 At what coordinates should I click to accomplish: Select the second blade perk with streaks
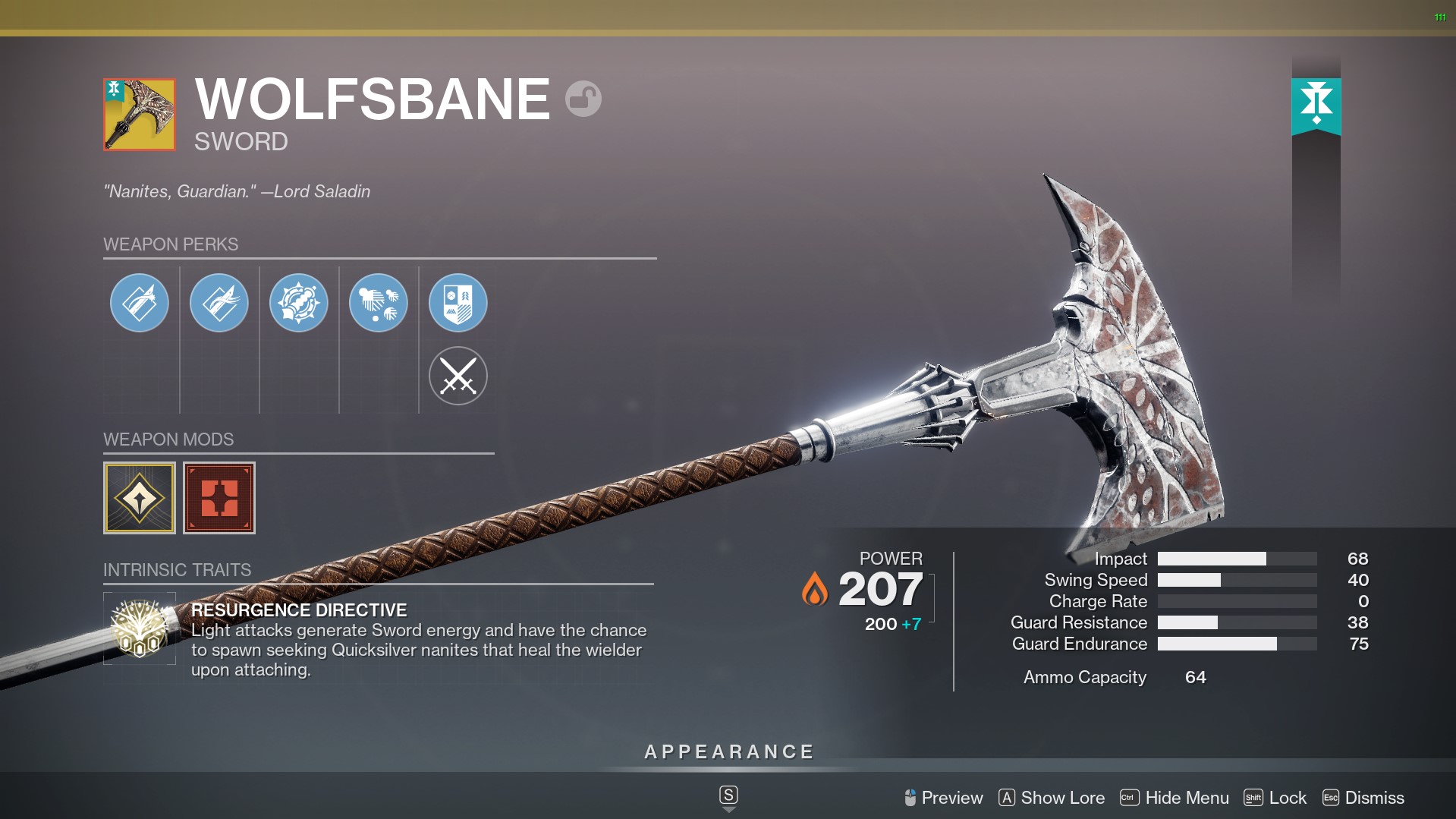tap(219, 303)
